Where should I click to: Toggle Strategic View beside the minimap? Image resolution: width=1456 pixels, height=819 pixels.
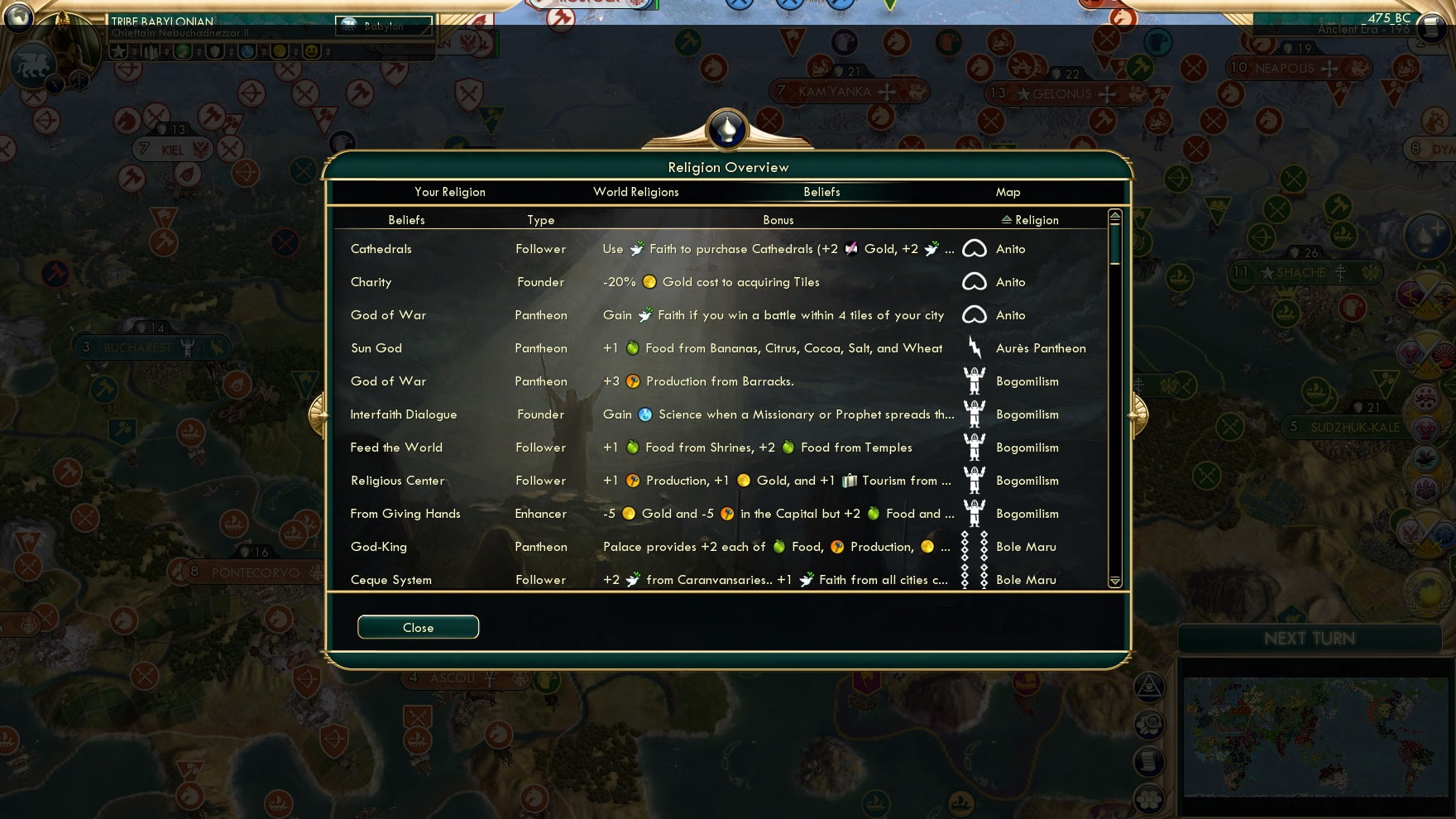click(1148, 688)
